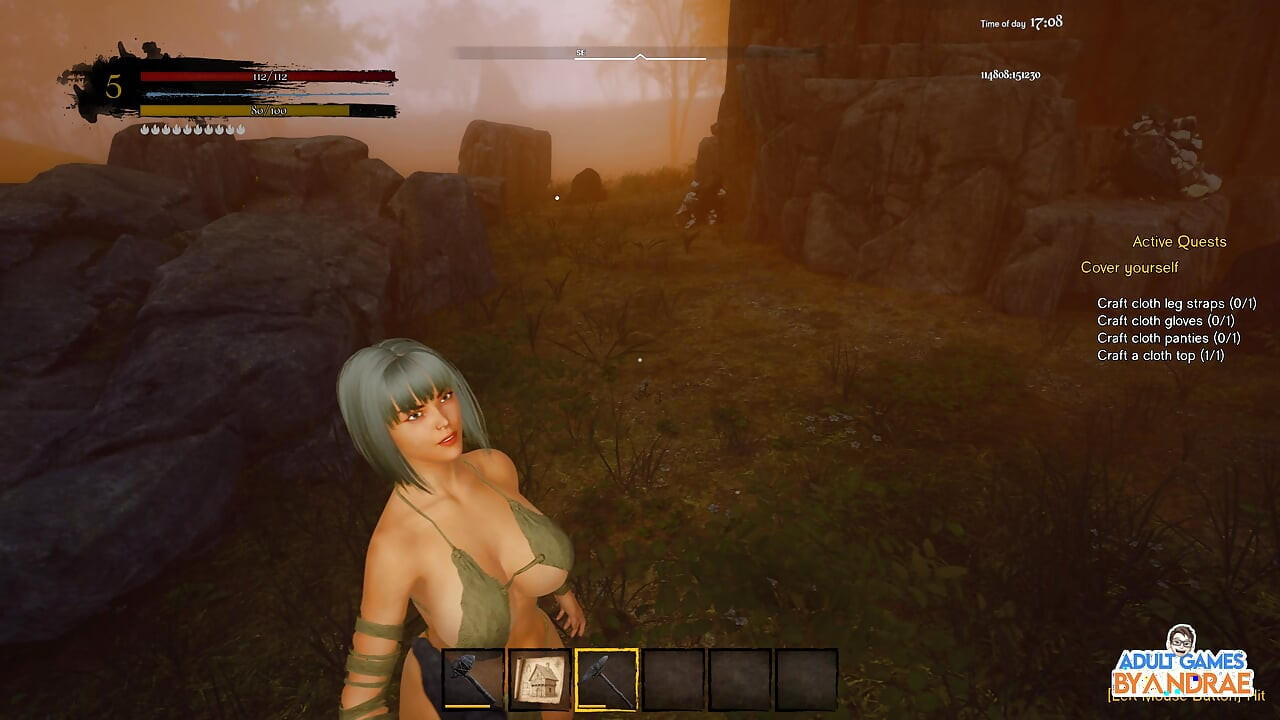The width and height of the screenshot is (1280, 720).
Task: Click the Craft a cloth top objective
Action: 1160,356
